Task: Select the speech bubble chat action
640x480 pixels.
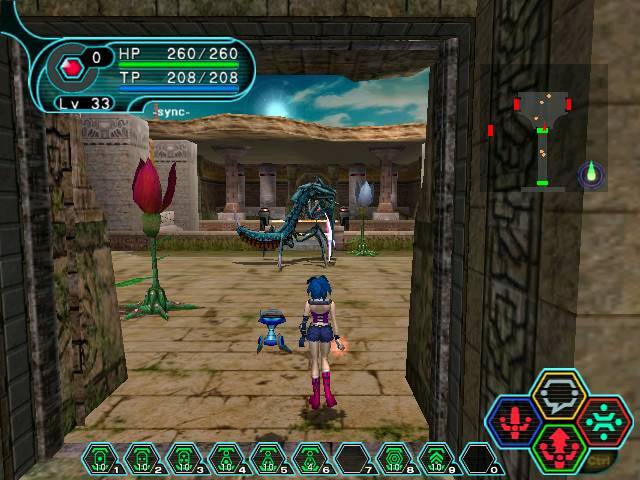Action: point(558,394)
